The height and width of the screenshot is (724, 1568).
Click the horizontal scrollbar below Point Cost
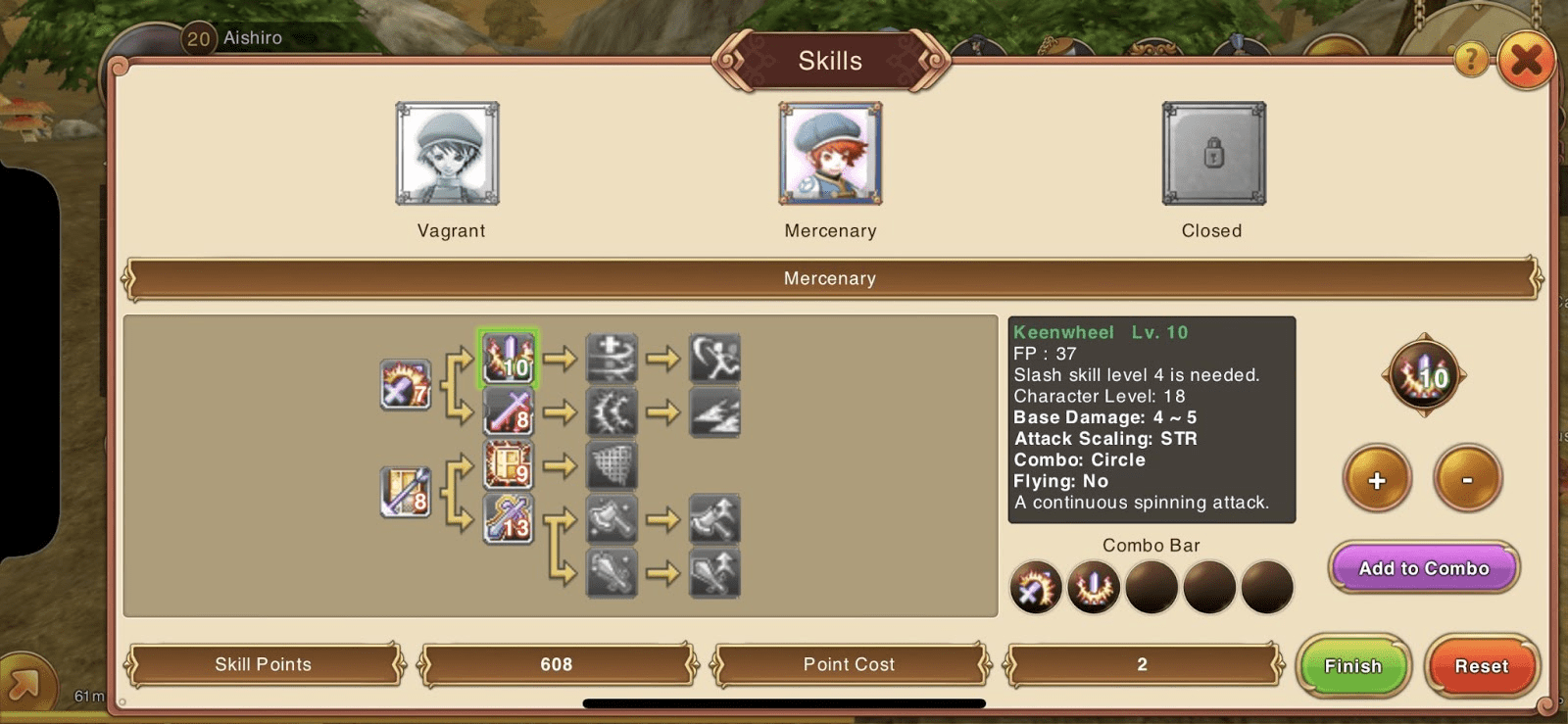click(x=784, y=700)
